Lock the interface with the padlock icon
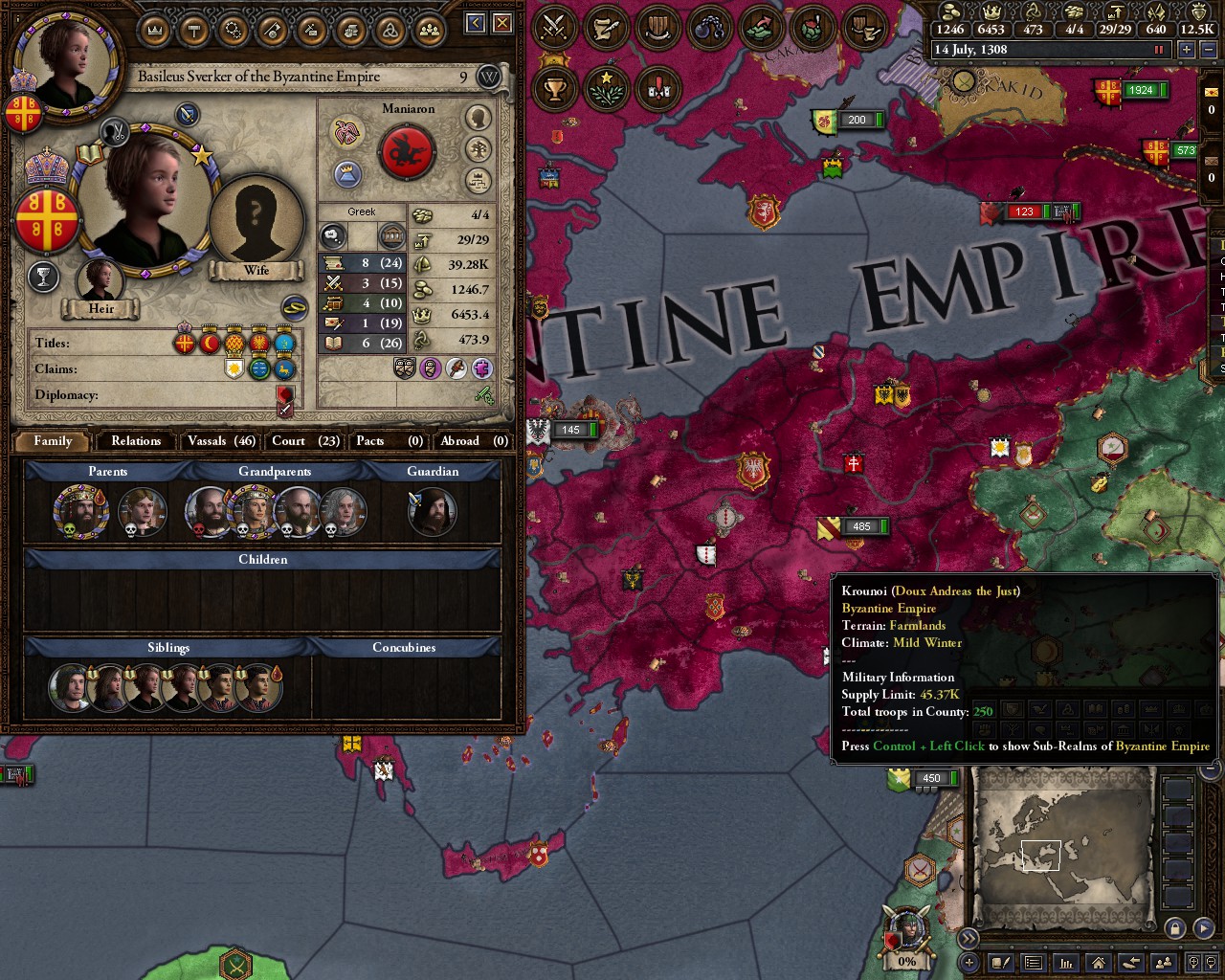Image resolution: width=1225 pixels, height=980 pixels. (x=1176, y=928)
